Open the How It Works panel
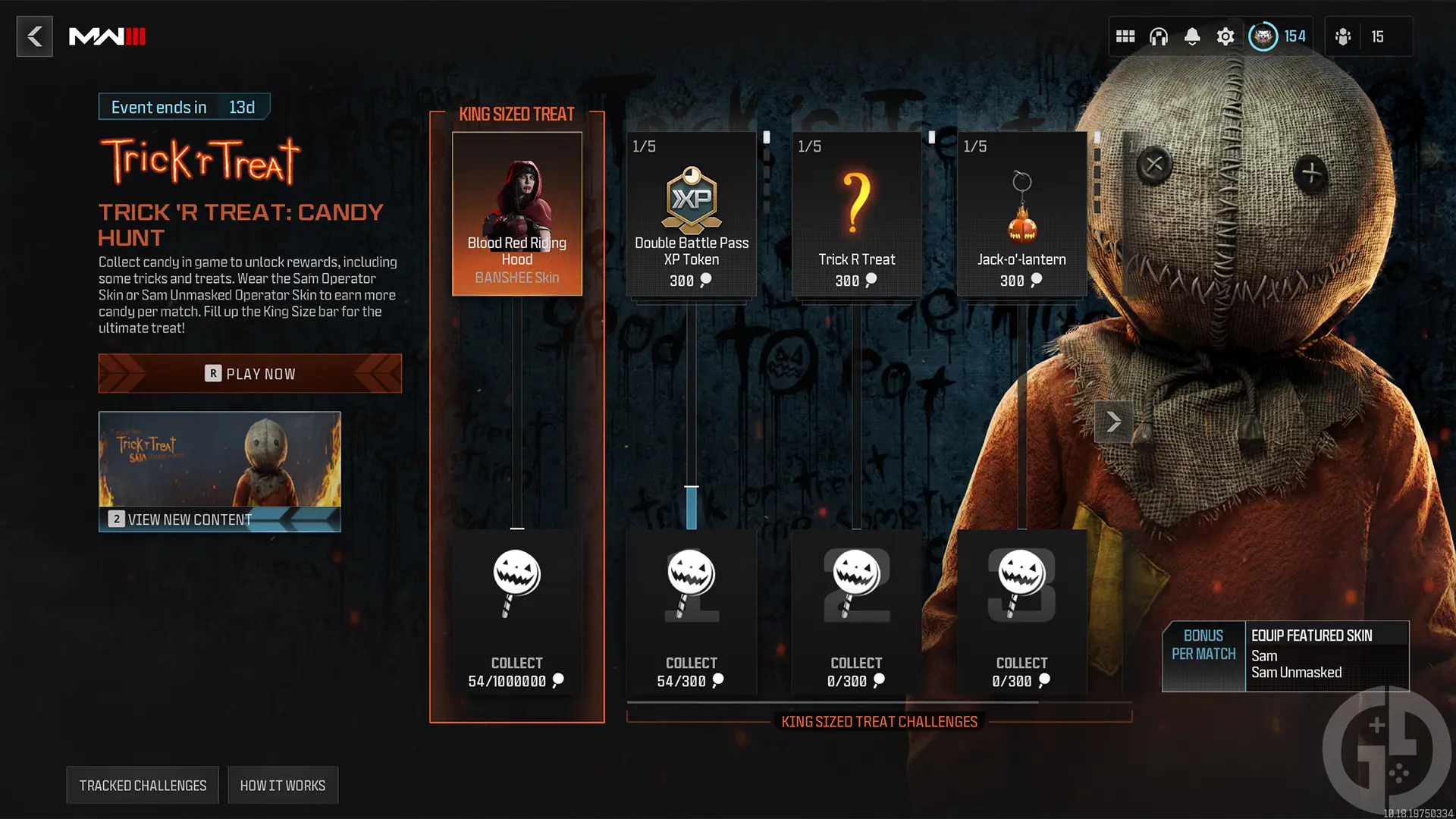1456x819 pixels. click(x=282, y=785)
